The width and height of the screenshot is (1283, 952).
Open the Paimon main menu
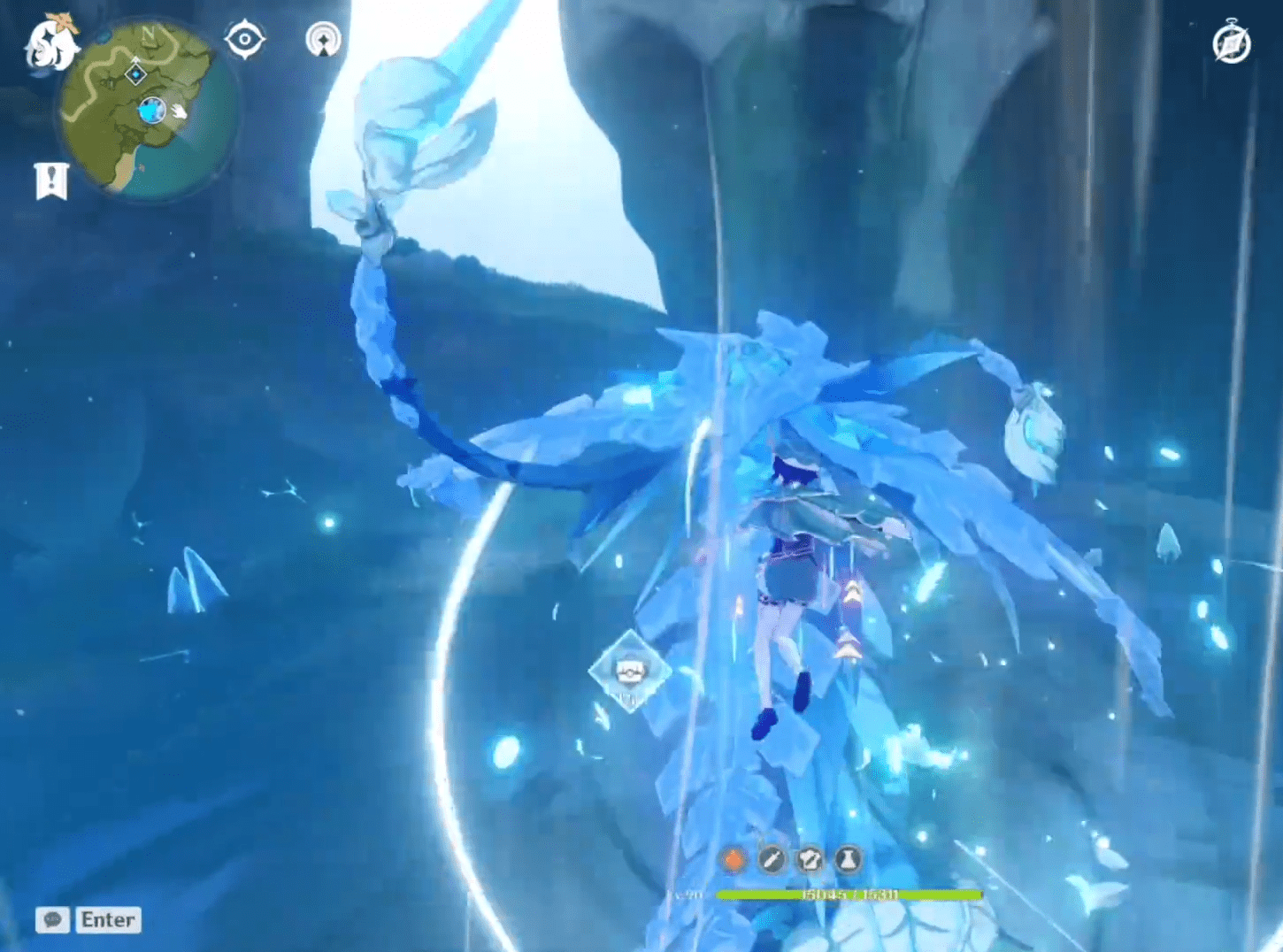point(50,42)
